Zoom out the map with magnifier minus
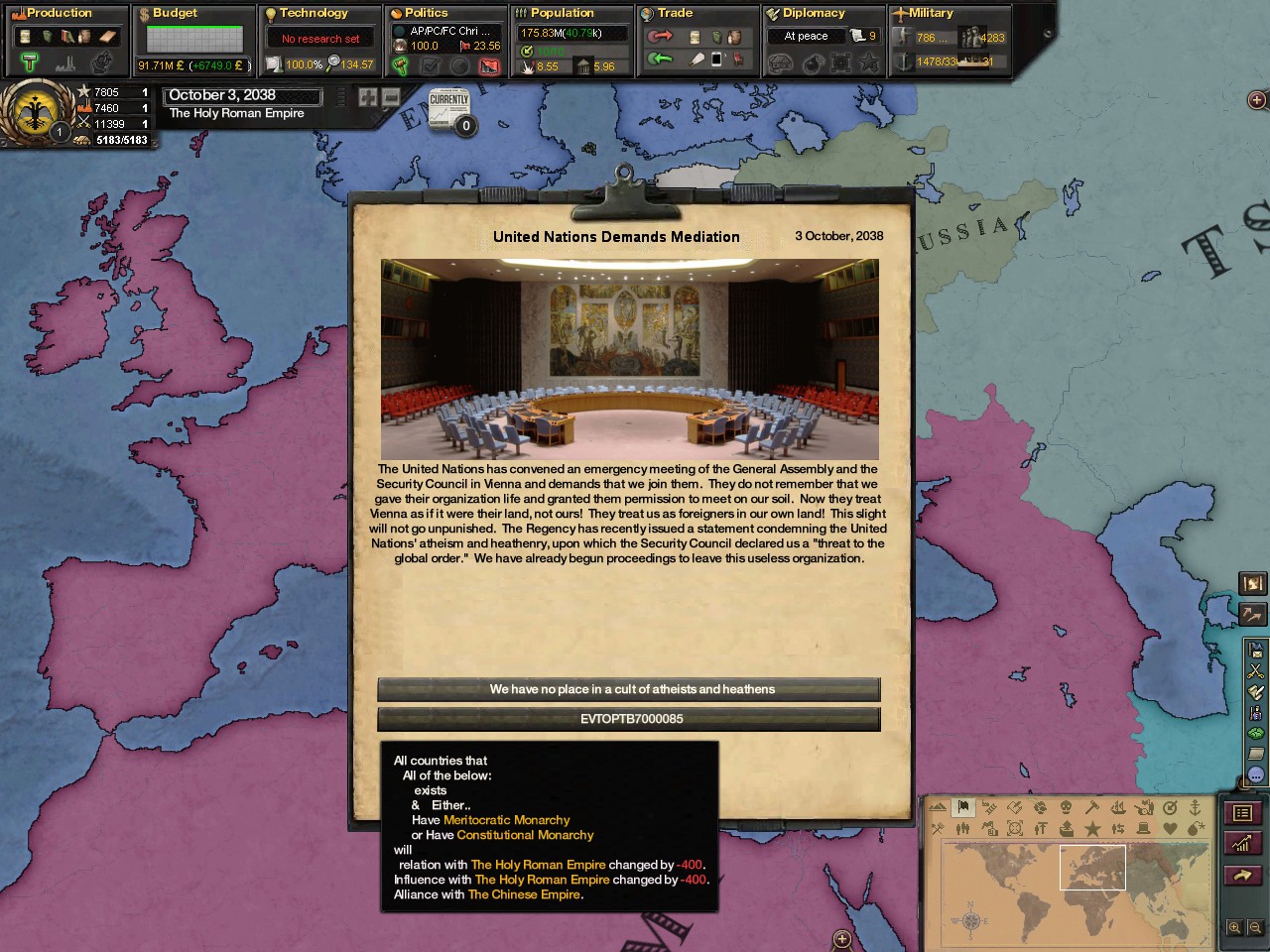Viewport: 1270px width, 952px height. coord(1255,928)
